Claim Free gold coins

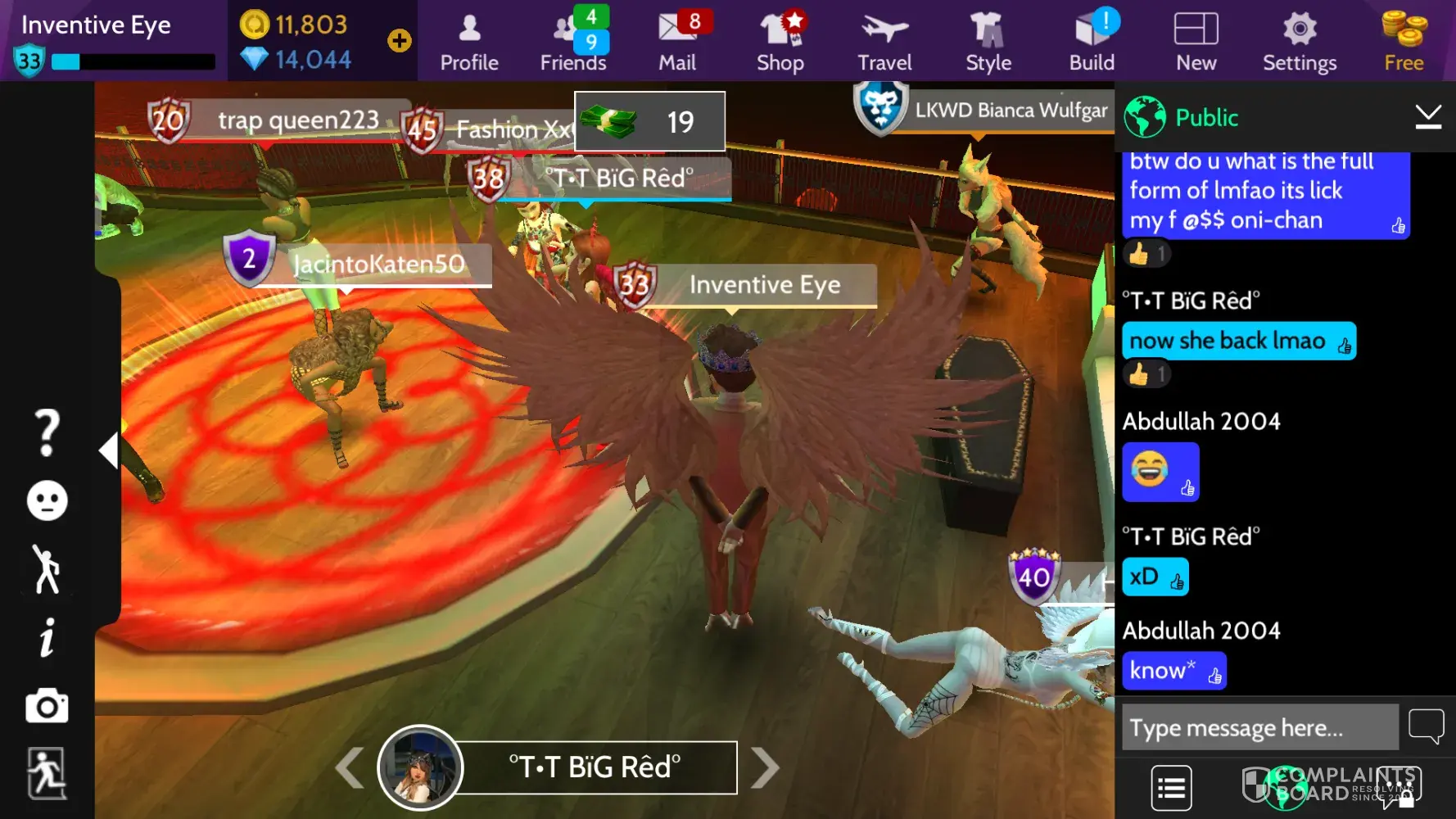[1404, 42]
